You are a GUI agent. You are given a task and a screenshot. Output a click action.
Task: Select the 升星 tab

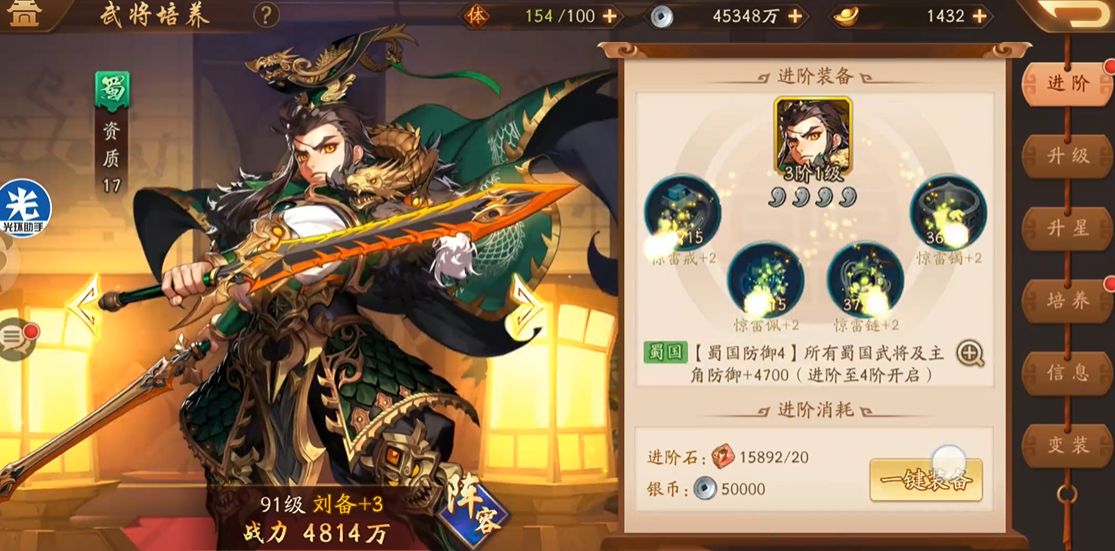[1067, 228]
